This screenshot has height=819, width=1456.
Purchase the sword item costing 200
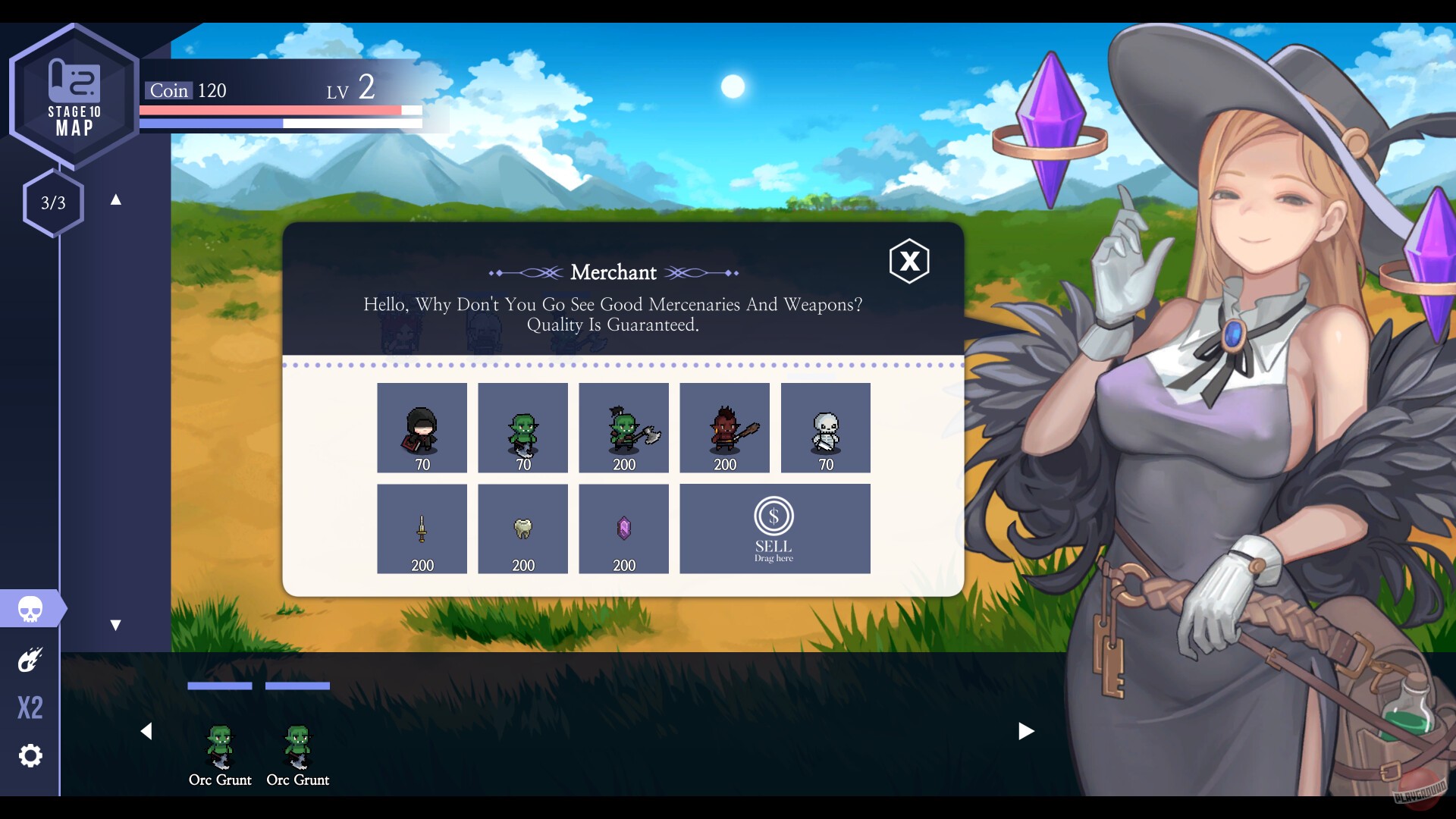tap(422, 529)
